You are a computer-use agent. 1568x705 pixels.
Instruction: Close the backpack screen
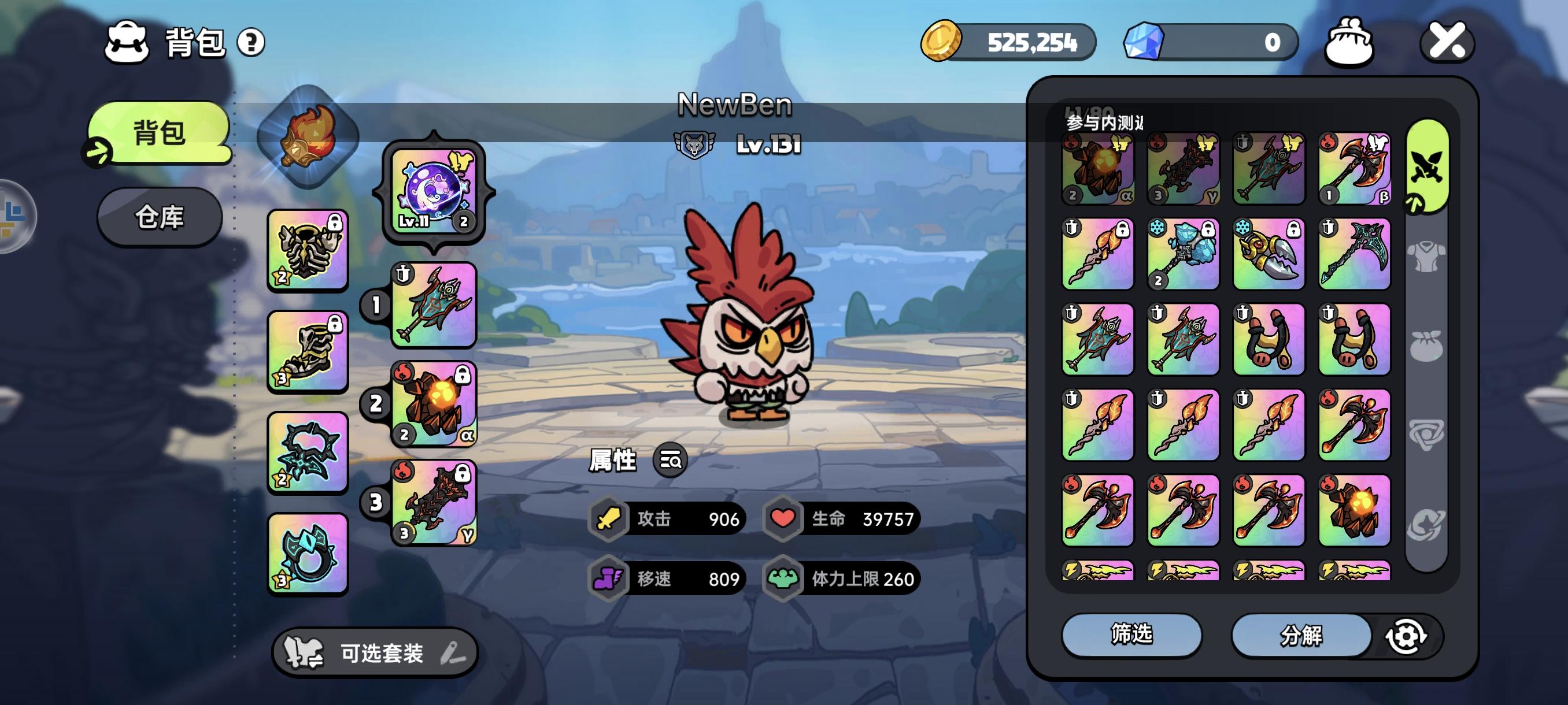point(1446,42)
